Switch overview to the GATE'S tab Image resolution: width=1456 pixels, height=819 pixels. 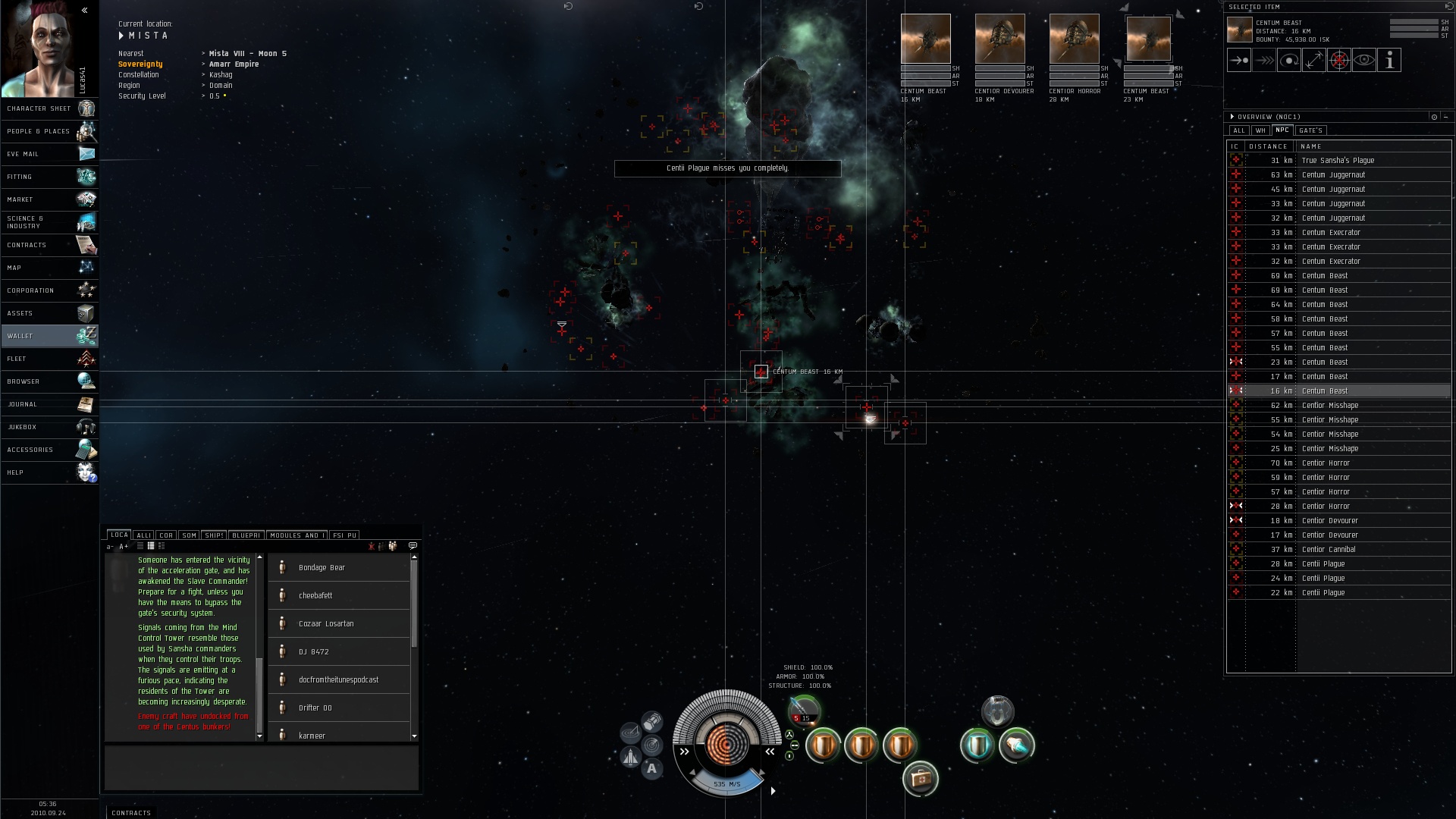[1310, 130]
